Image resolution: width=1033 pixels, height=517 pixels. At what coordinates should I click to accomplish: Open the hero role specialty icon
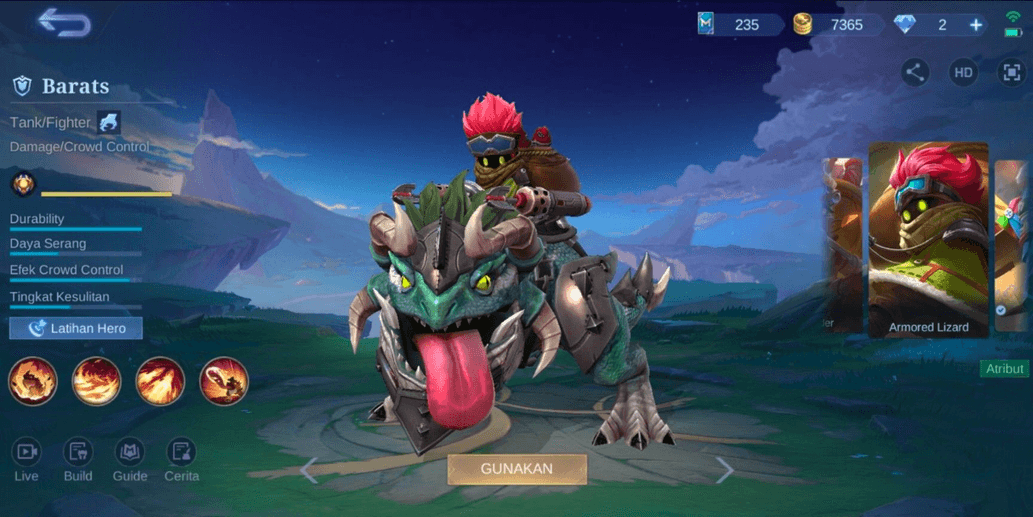pos(109,123)
